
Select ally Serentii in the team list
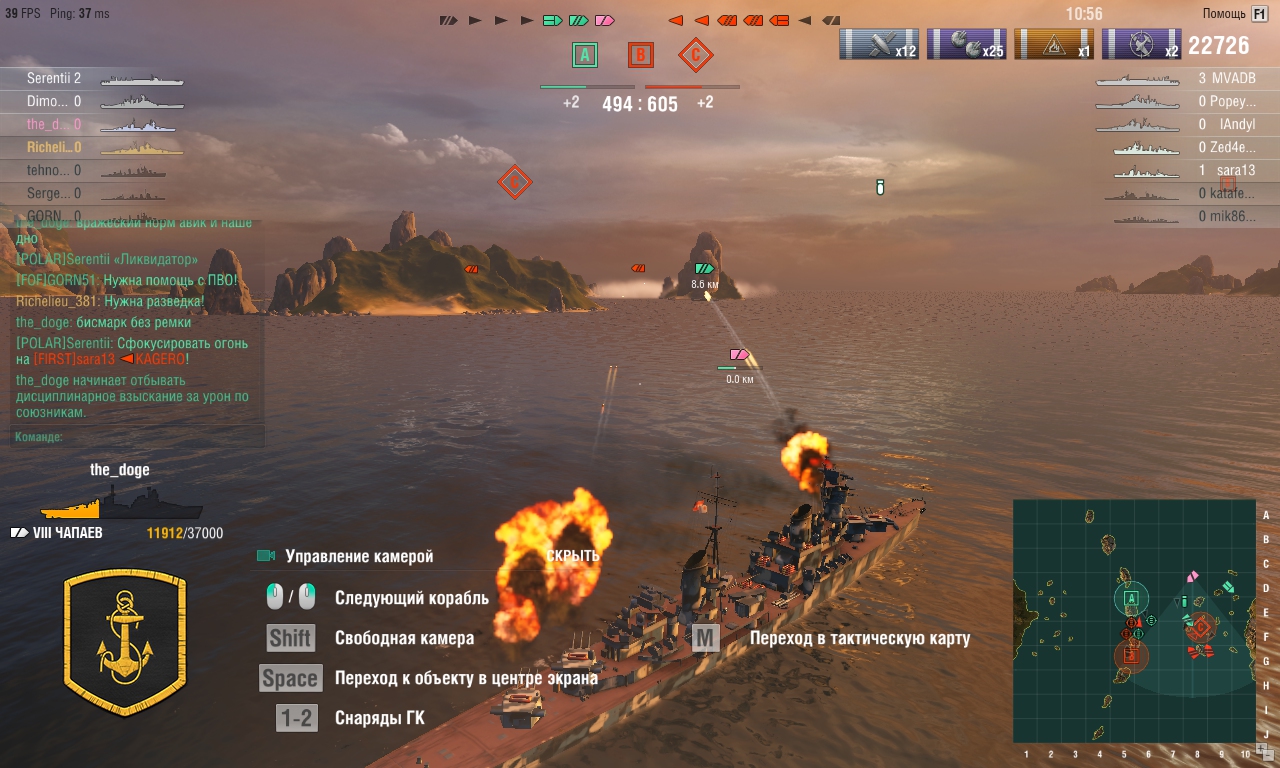54,78
